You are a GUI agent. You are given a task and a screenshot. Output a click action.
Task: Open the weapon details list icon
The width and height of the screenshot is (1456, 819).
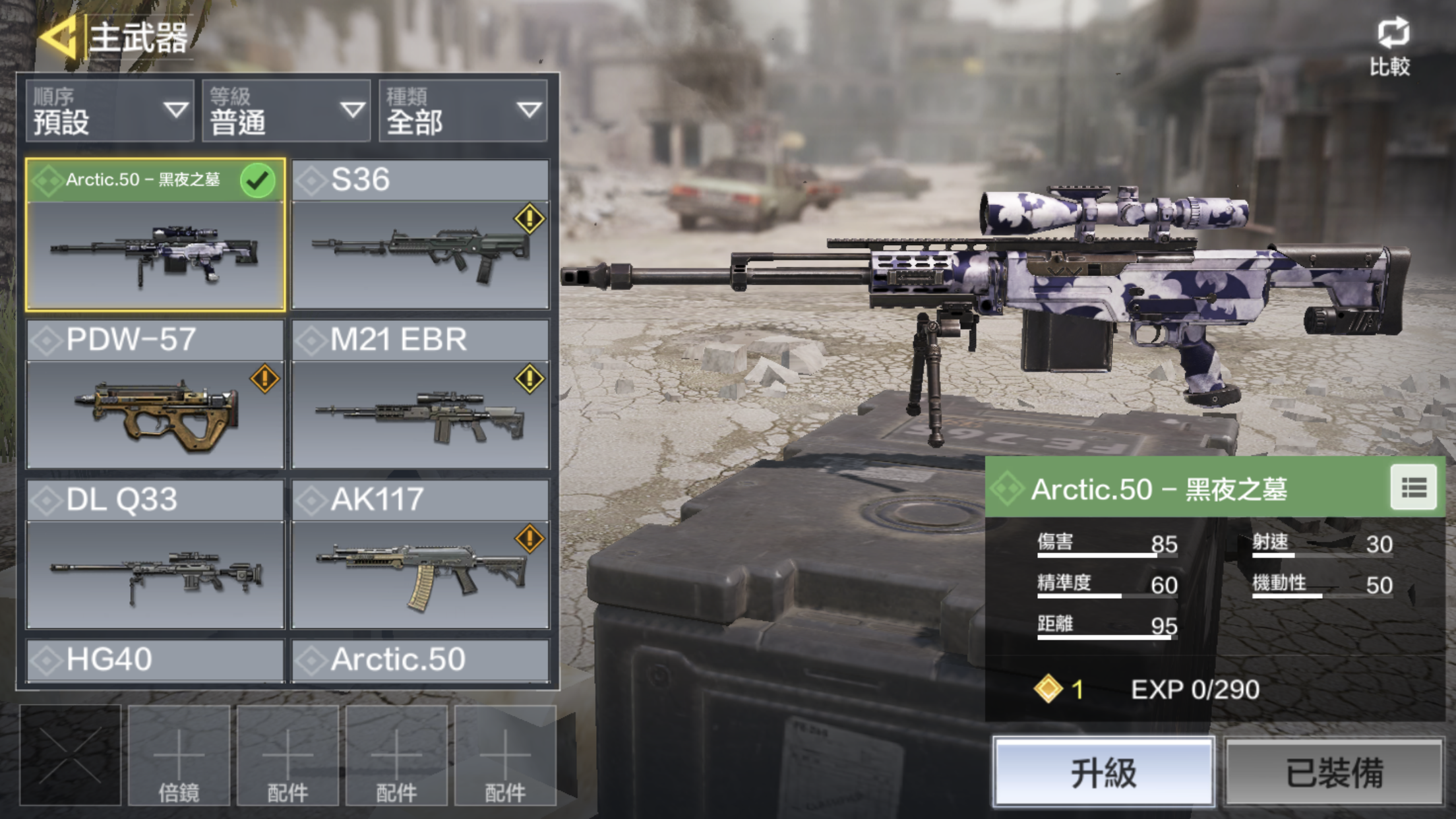coord(1413,488)
